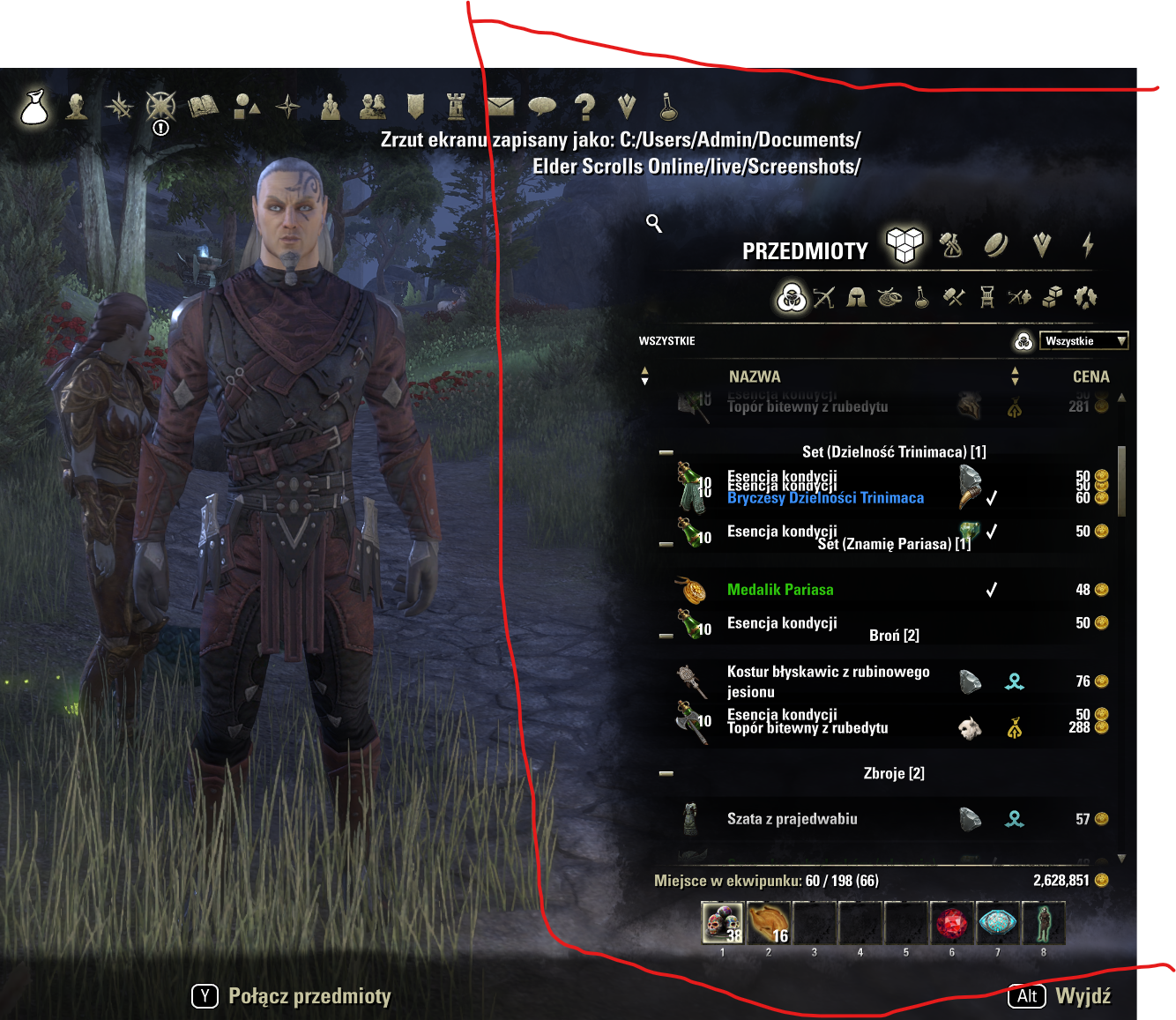This screenshot has width=1176, height=1020.
Task: Sort the list by CENA column
Action: [1090, 376]
